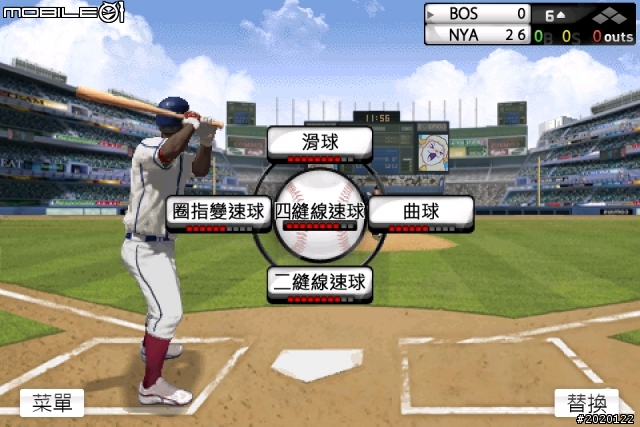Select the 滑球 slider pitch
This screenshot has width=640, height=427.
320,143
